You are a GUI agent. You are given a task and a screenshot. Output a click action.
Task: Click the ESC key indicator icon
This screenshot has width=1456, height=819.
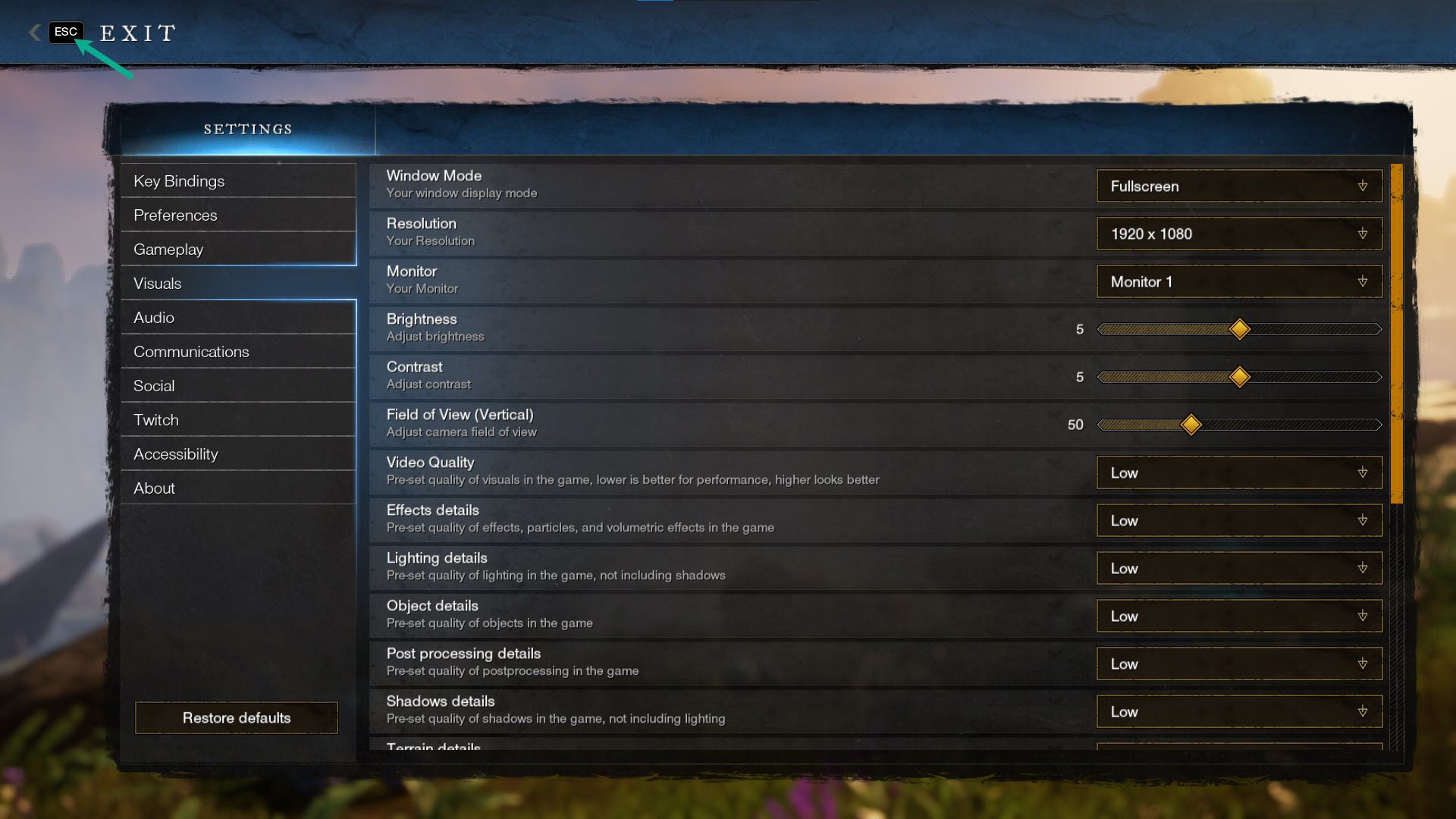click(x=65, y=32)
